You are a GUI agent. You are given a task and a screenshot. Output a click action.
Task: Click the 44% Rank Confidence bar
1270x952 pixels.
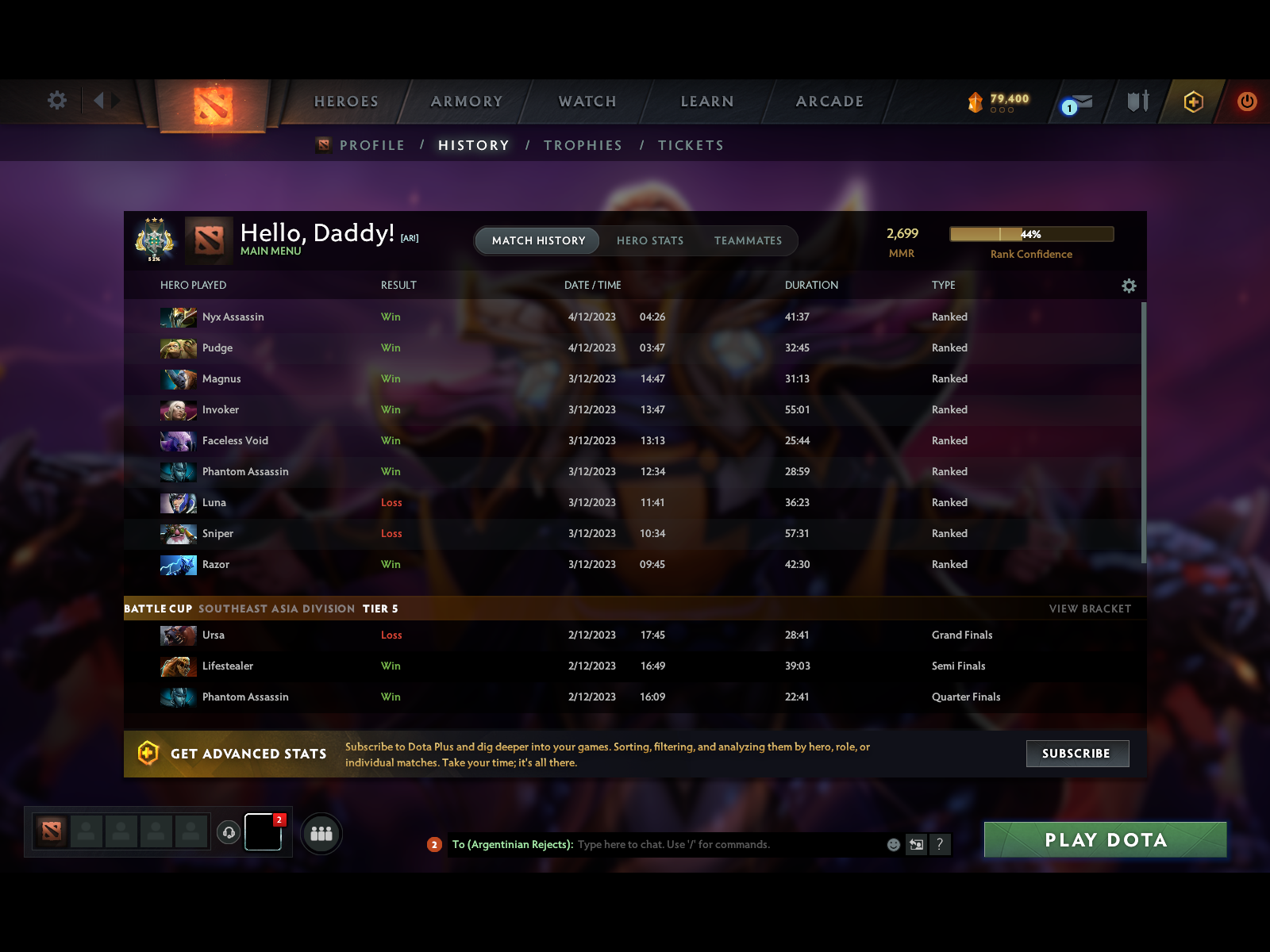(1031, 234)
